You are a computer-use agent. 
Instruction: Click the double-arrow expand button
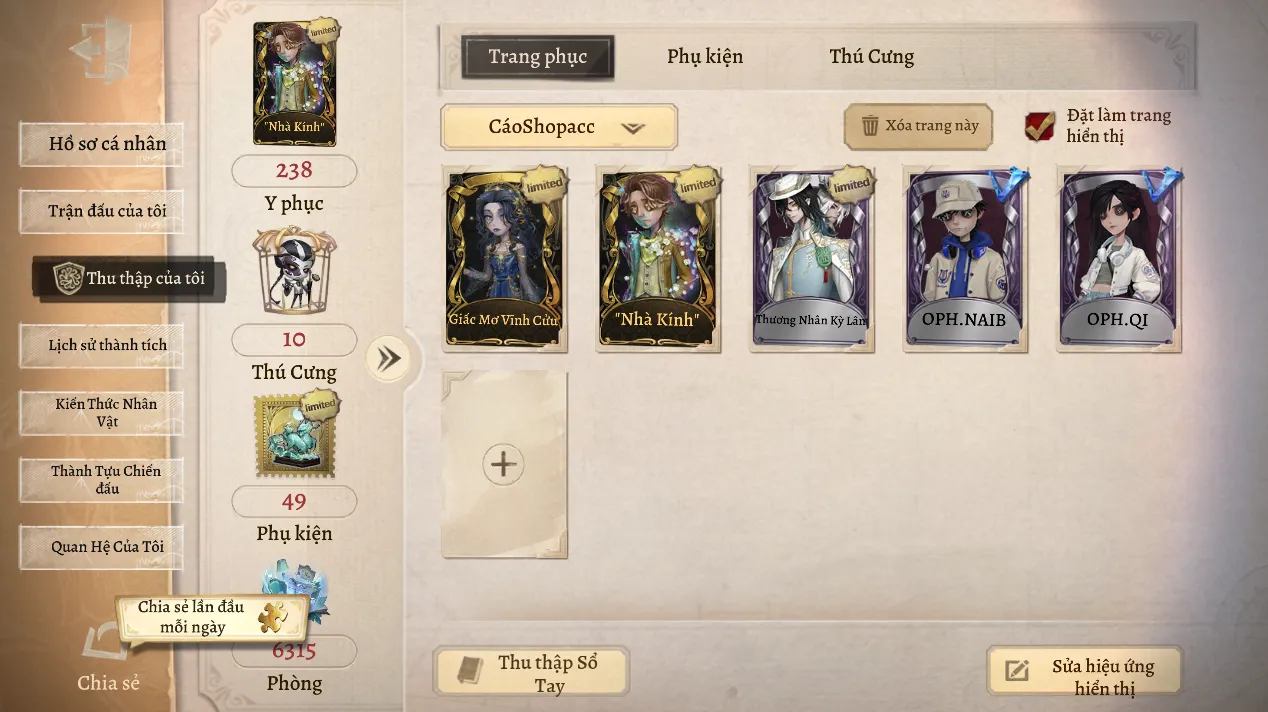click(387, 359)
